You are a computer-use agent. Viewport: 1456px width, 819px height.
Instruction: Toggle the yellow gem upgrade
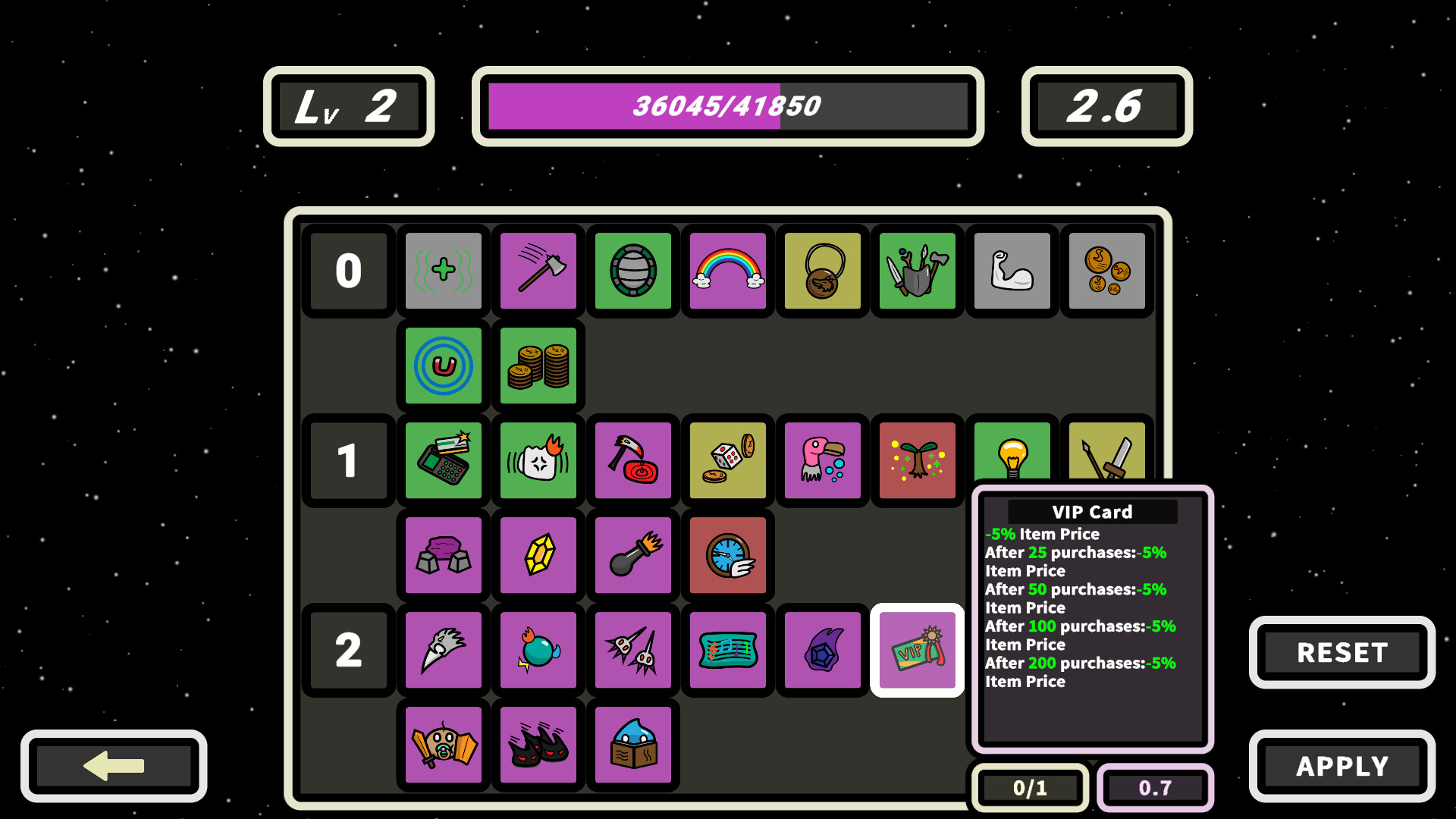pos(538,555)
